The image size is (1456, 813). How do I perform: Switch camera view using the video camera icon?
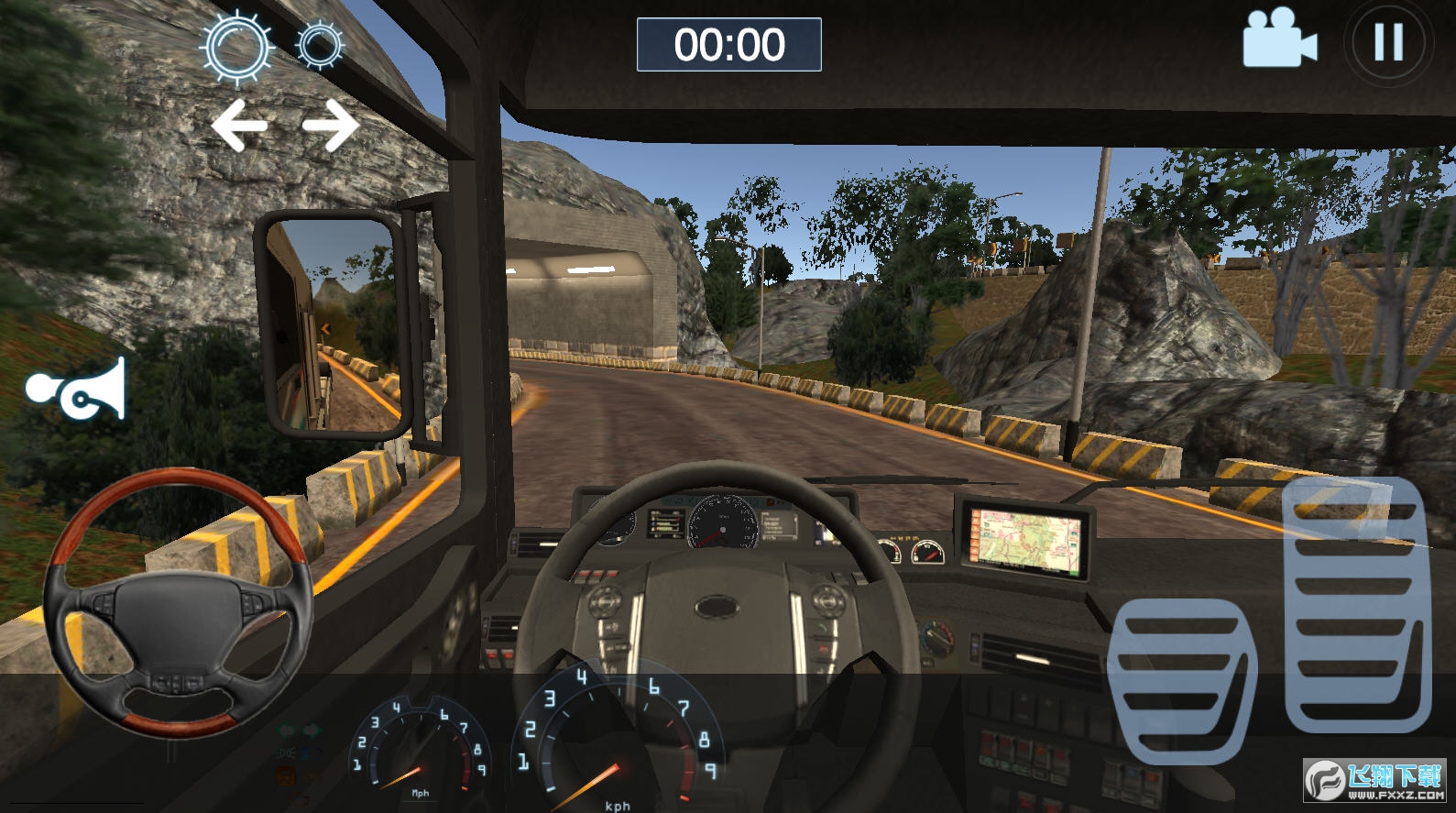(1279, 38)
